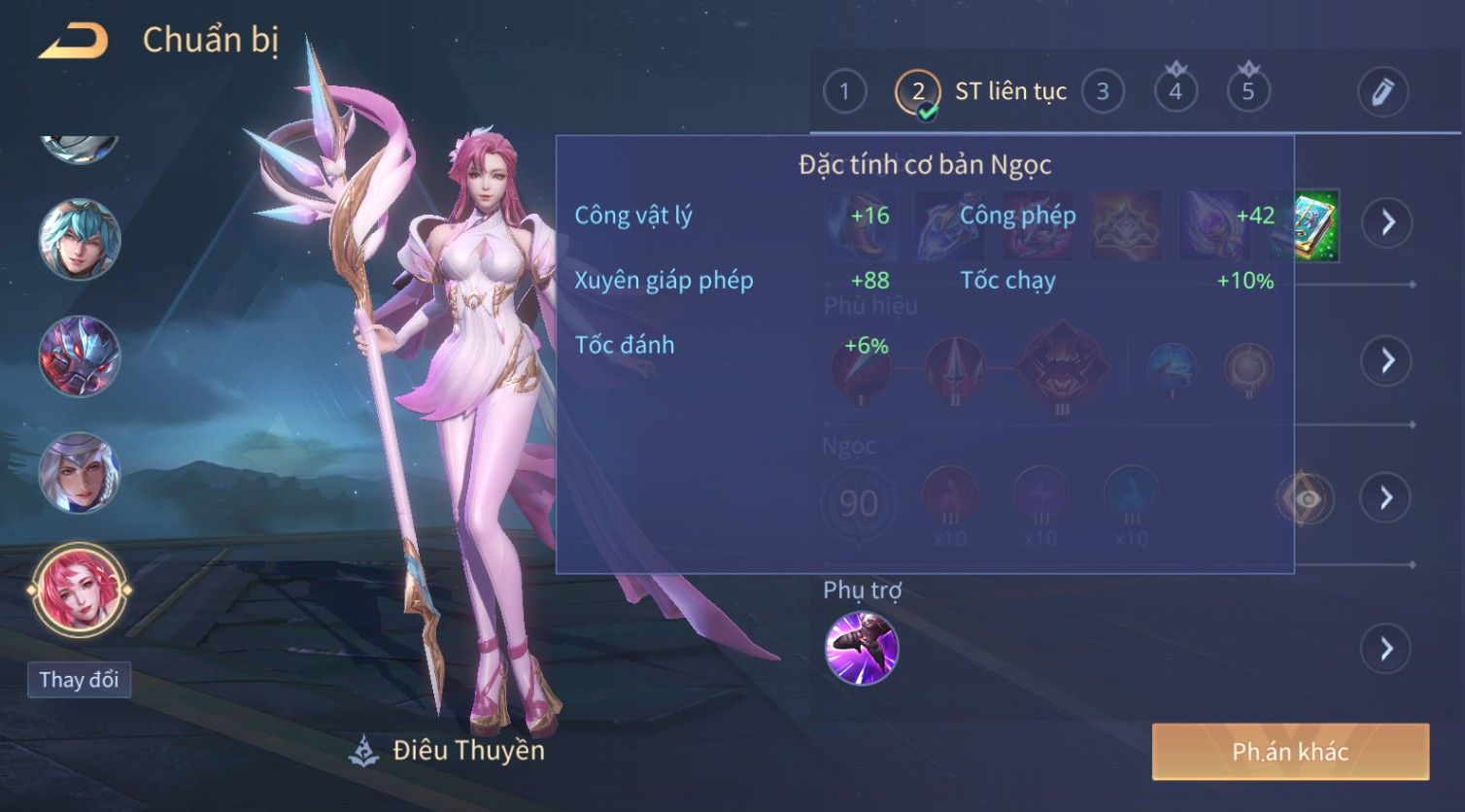Viewport: 1465px width, 812px height.
Task: Open the equipment row arrow
Action: 1387,222
